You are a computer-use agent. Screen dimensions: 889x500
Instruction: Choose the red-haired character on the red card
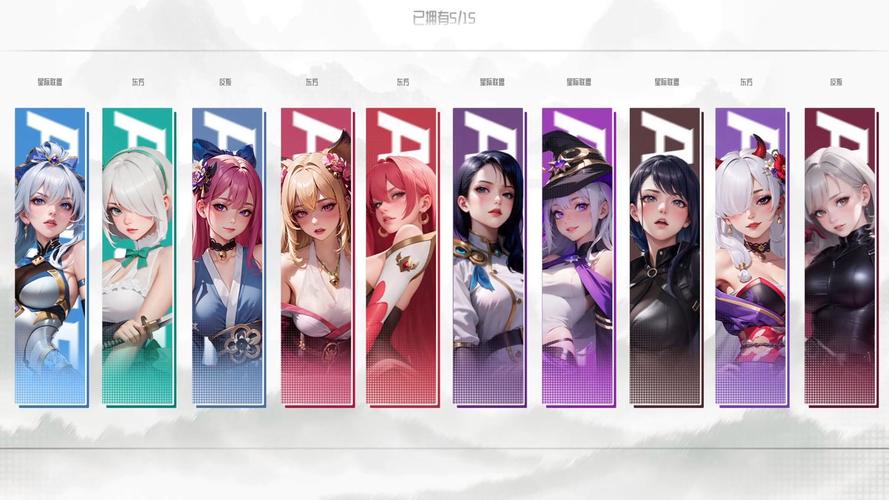coord(401,255)
